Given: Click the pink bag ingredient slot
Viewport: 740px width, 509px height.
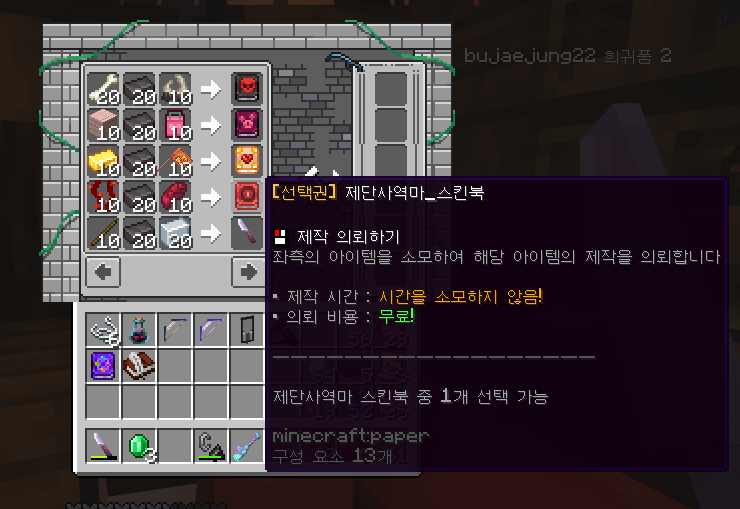Looking at the screenshot, I should coord(175,124).
